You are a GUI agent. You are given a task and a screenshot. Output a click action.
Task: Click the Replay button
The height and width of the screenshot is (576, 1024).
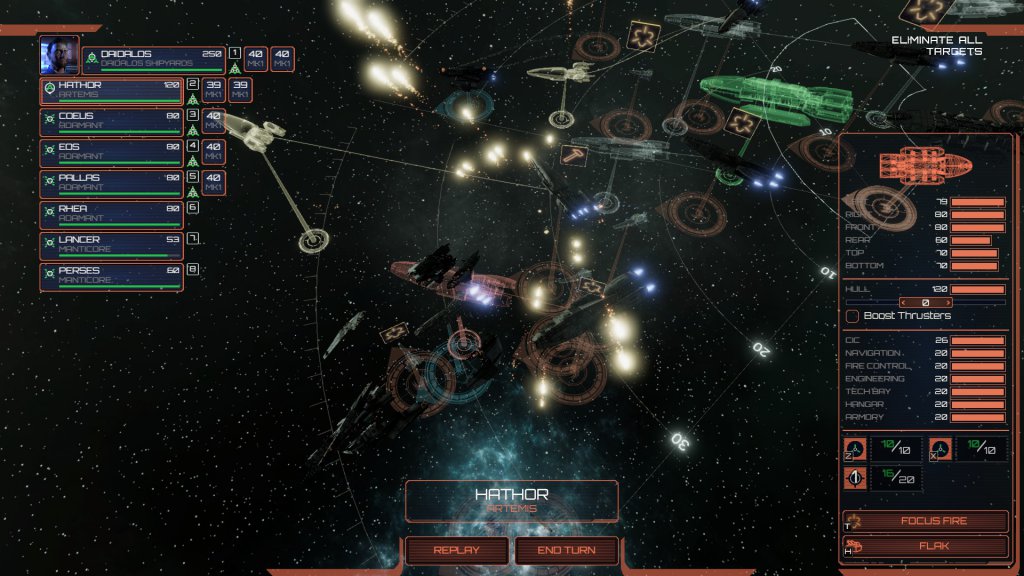(x=456, y=550)
